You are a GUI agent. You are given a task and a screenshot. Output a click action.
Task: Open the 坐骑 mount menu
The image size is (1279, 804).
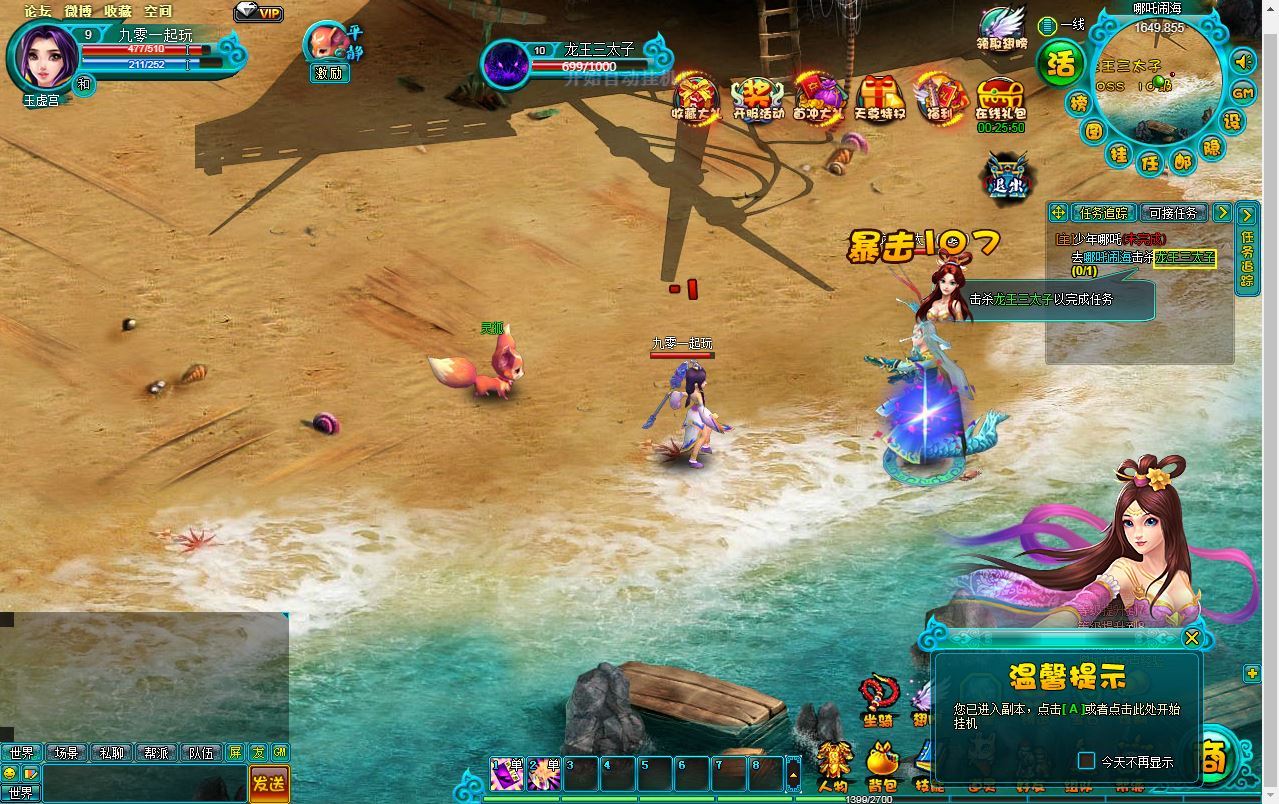tap(879, 698)
